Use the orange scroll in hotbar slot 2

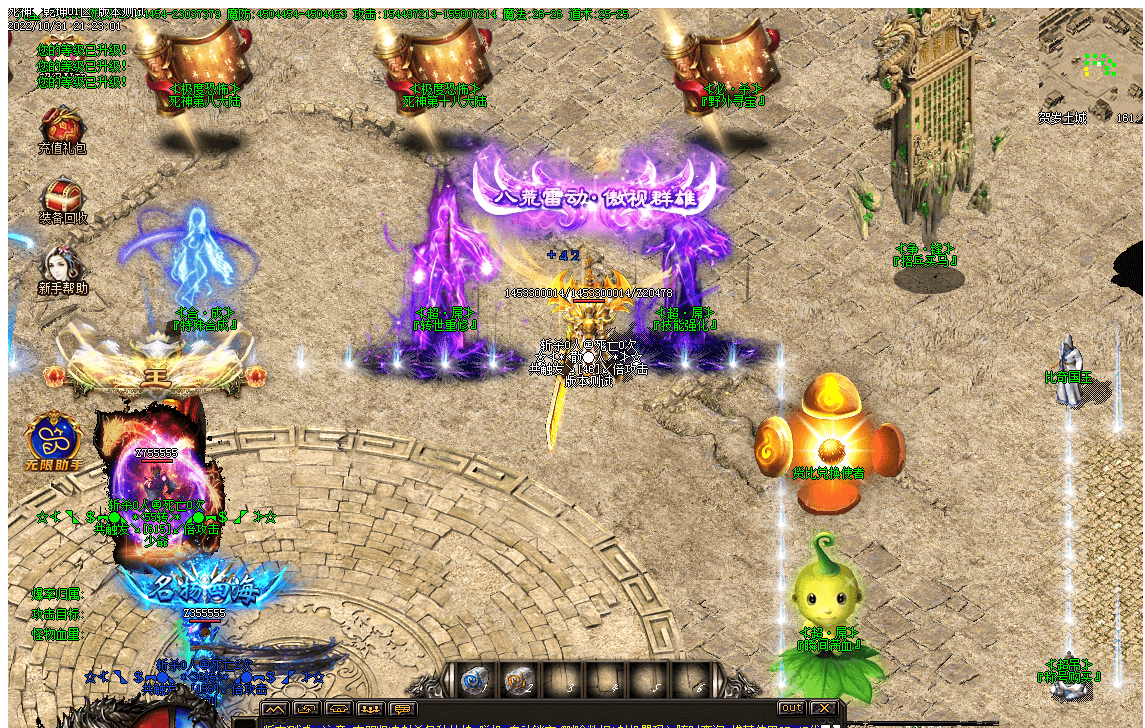click(518, 681)
